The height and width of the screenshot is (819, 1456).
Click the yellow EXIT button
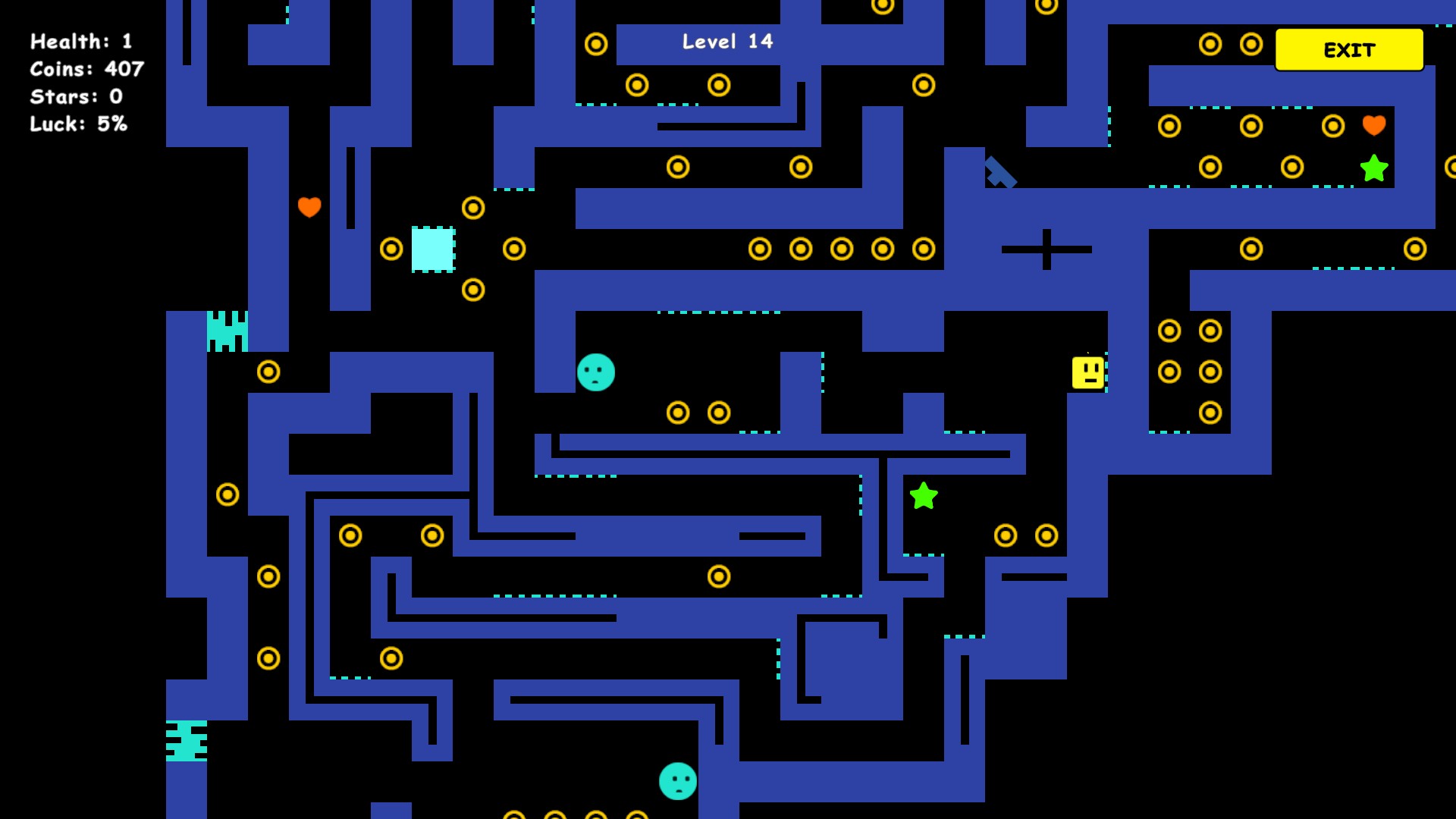1349,50
